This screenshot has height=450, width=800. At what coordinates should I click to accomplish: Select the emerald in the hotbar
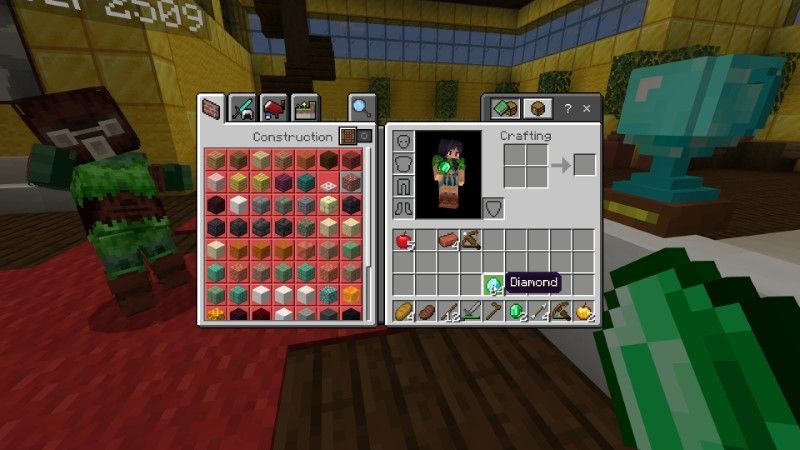(516, 312)
